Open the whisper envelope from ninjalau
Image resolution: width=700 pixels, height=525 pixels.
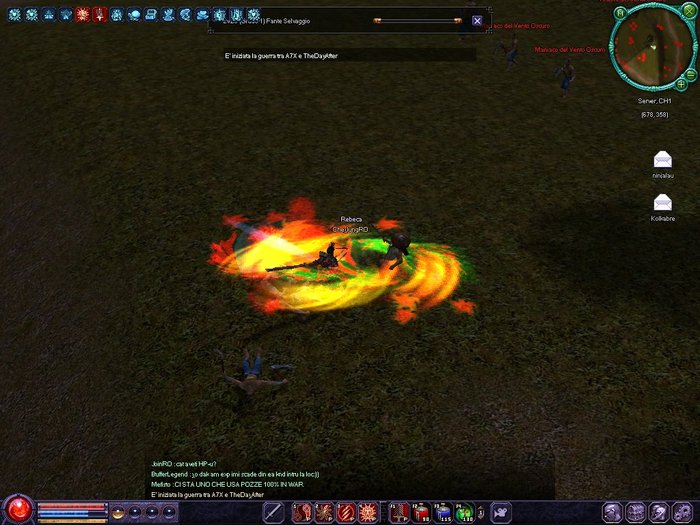(662, 160)
